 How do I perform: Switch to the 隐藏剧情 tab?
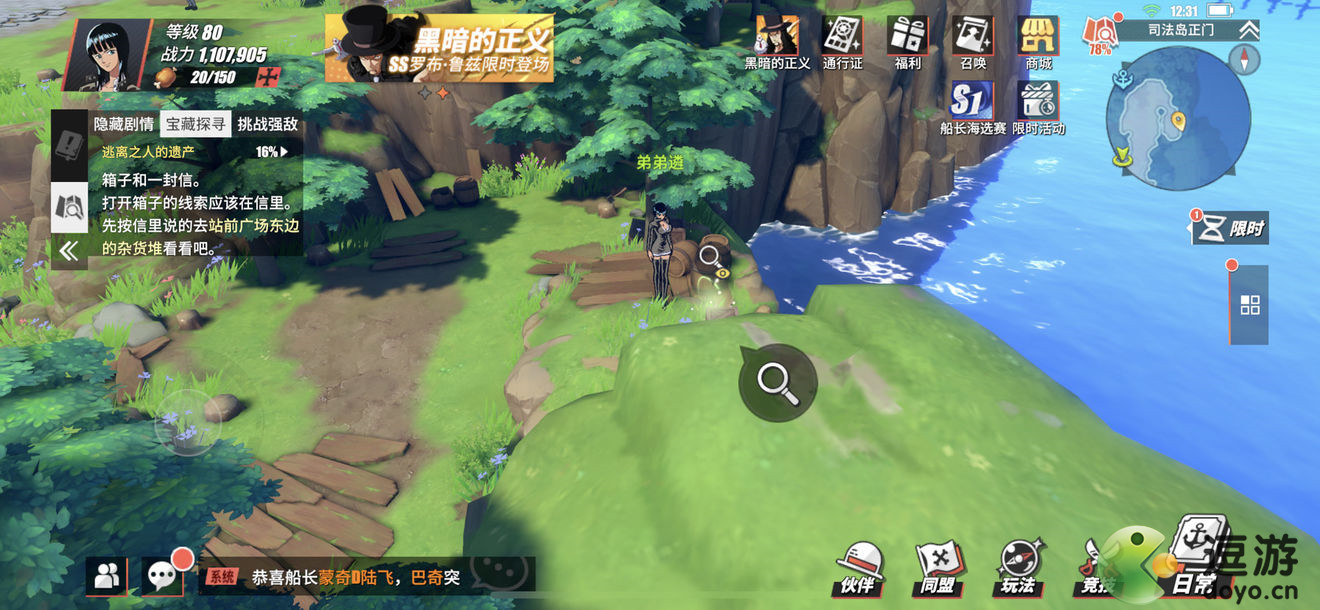point(124,124)
